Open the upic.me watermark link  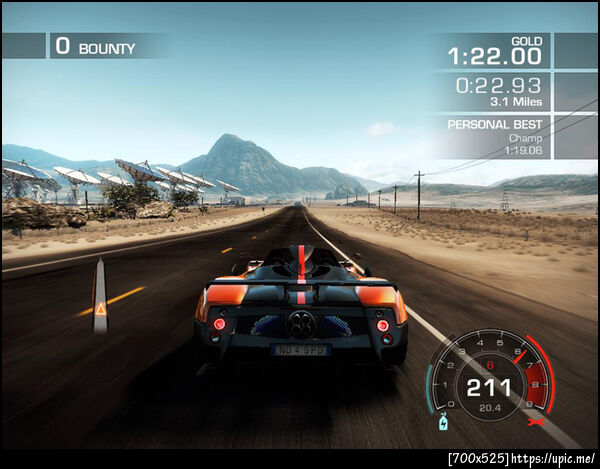(553, 457)
